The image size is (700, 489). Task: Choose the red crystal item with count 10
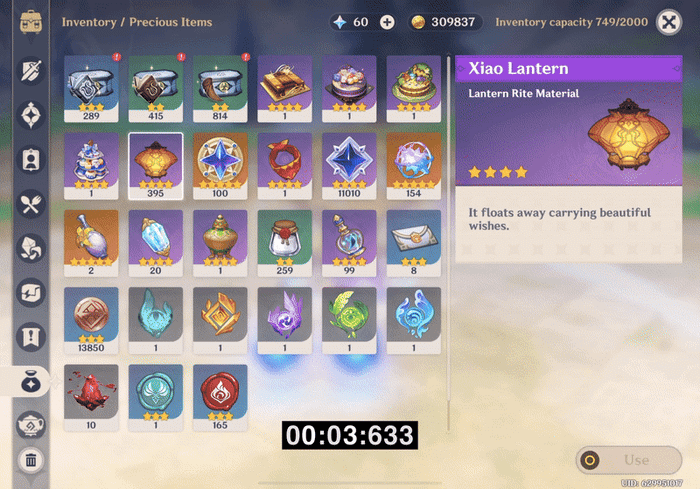(x=90, y=393)
